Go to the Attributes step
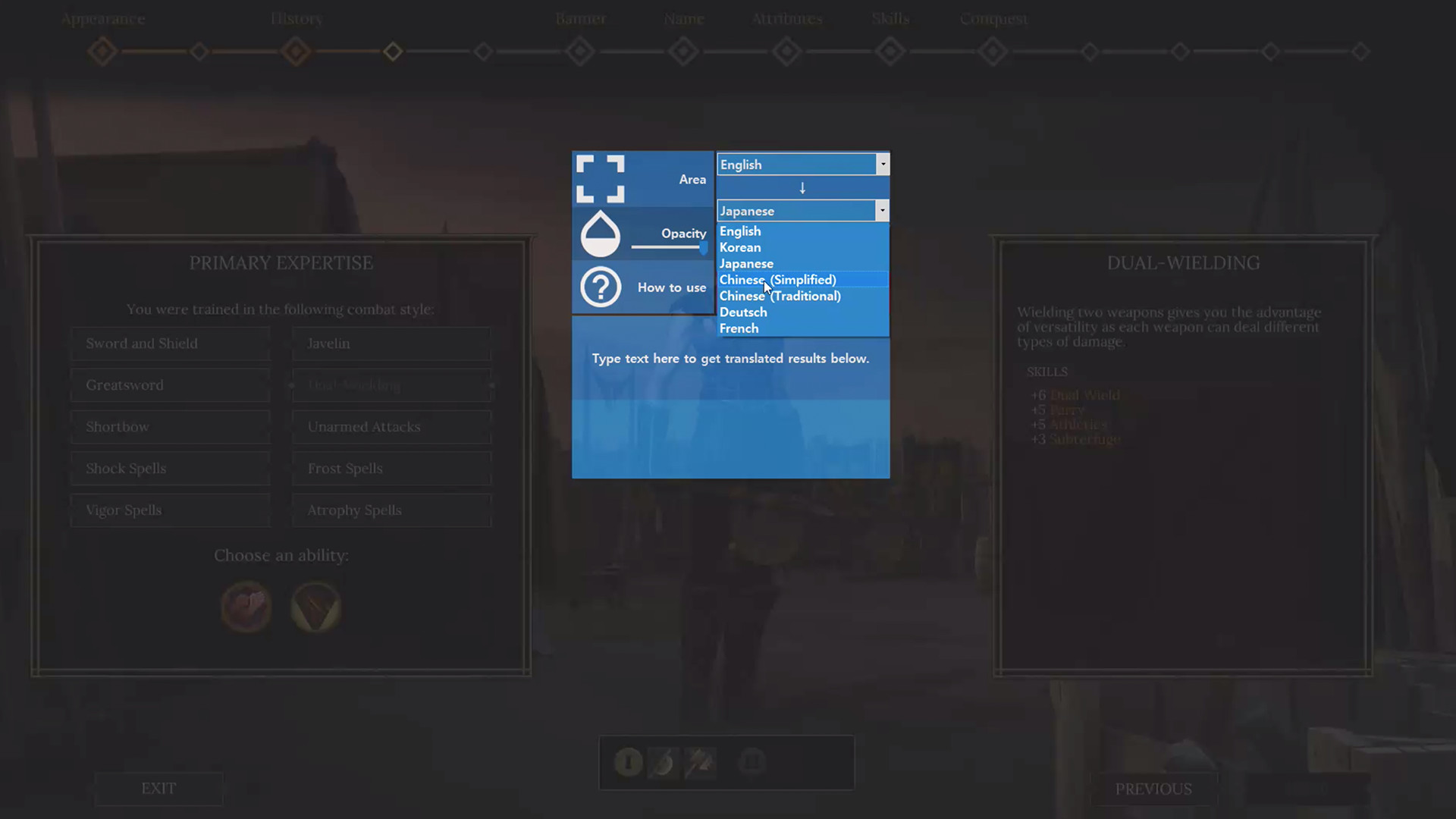 coord(787,52)
